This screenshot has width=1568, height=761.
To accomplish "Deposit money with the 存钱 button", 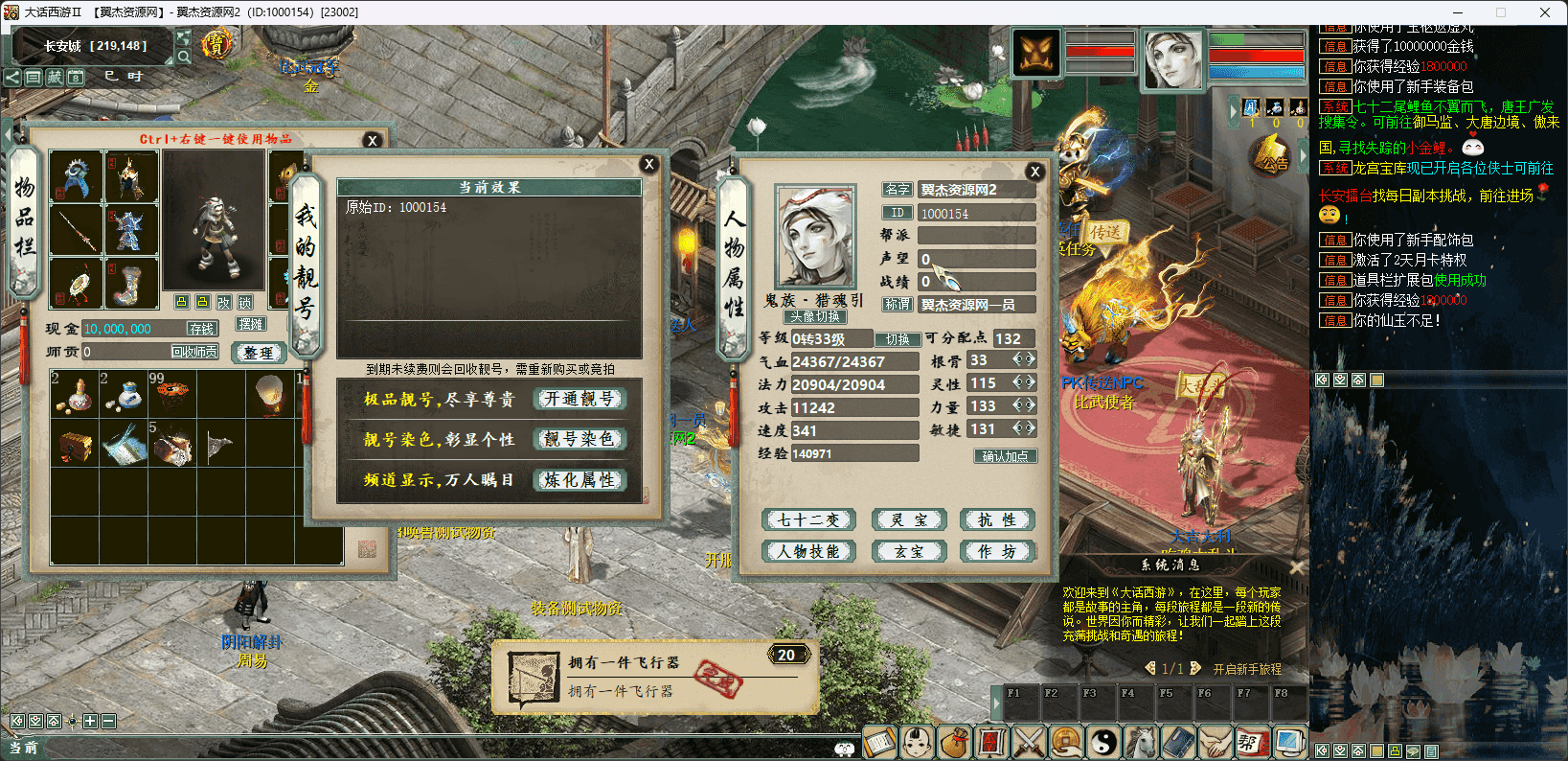I will click(x=201, y=329).
